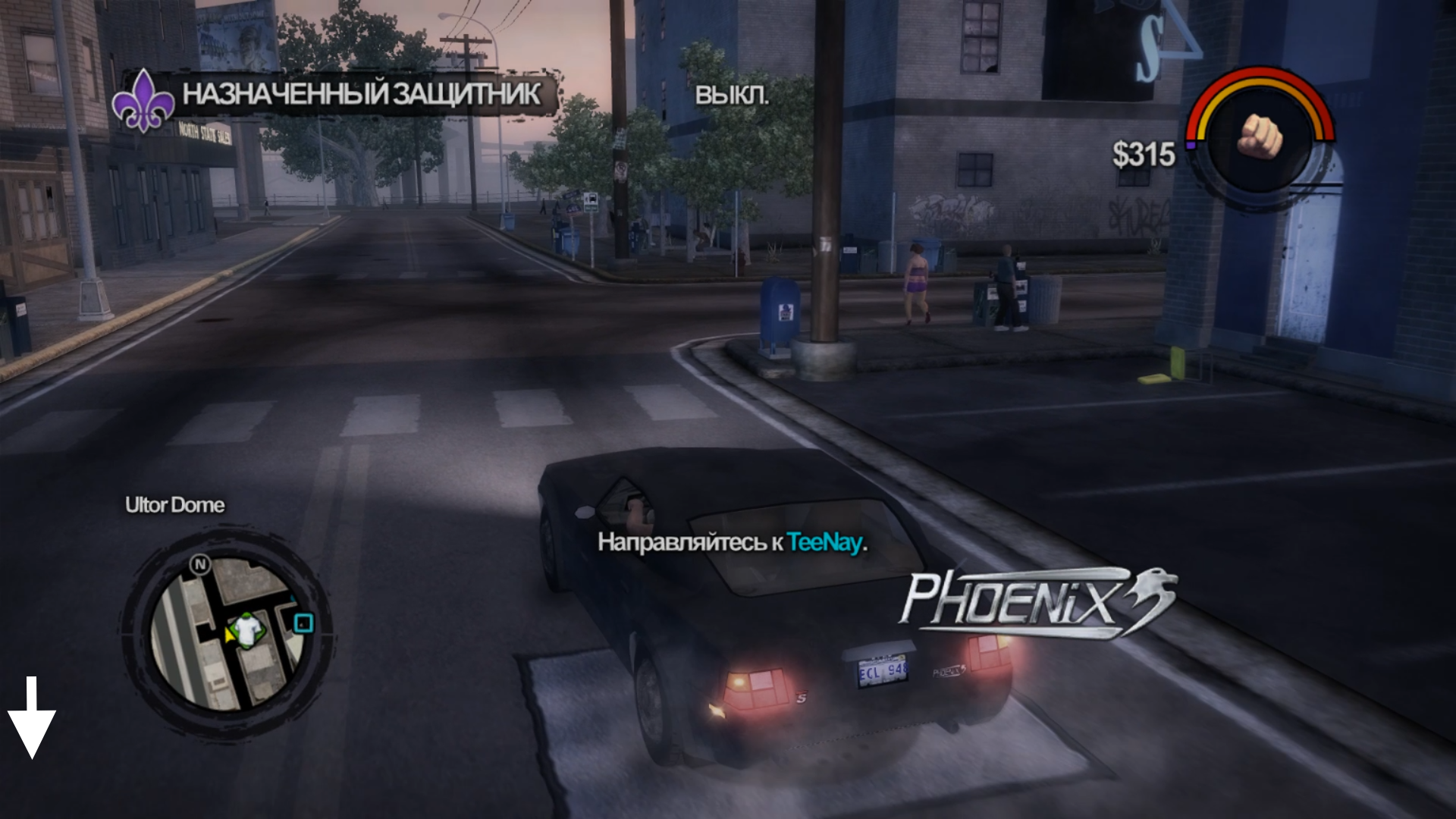1456x819 pixels.
Task: Click the white down arrow icon
Action: (x=32, y=717)
